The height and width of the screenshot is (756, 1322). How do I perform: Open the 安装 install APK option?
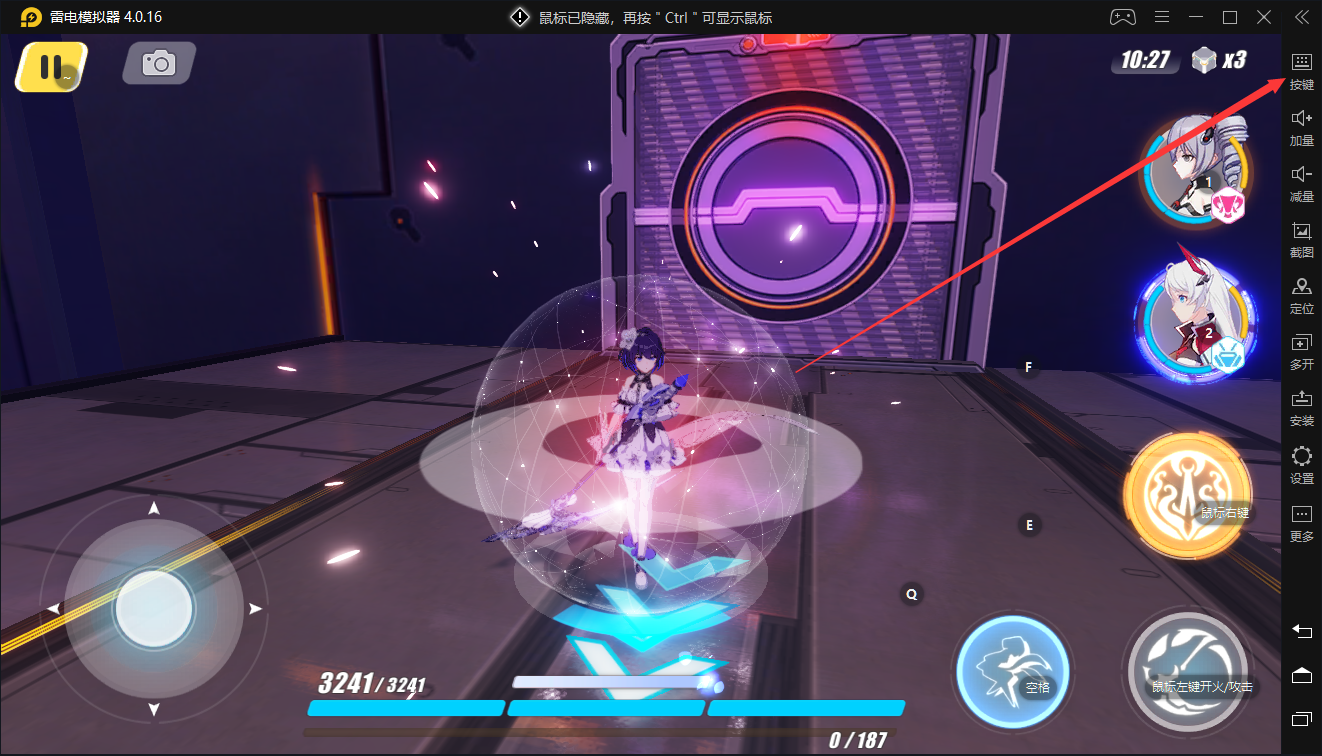point(1301,406)
